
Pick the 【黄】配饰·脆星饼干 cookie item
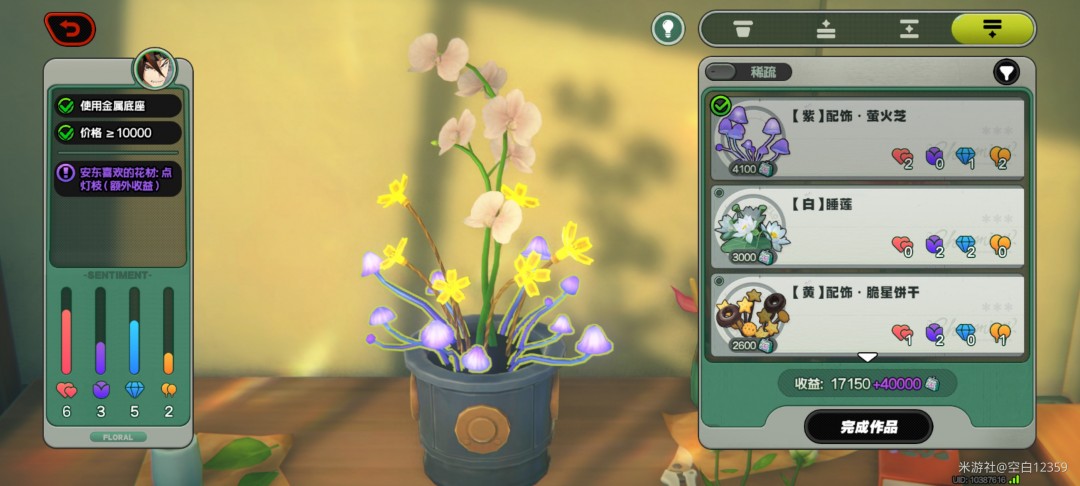867,312
